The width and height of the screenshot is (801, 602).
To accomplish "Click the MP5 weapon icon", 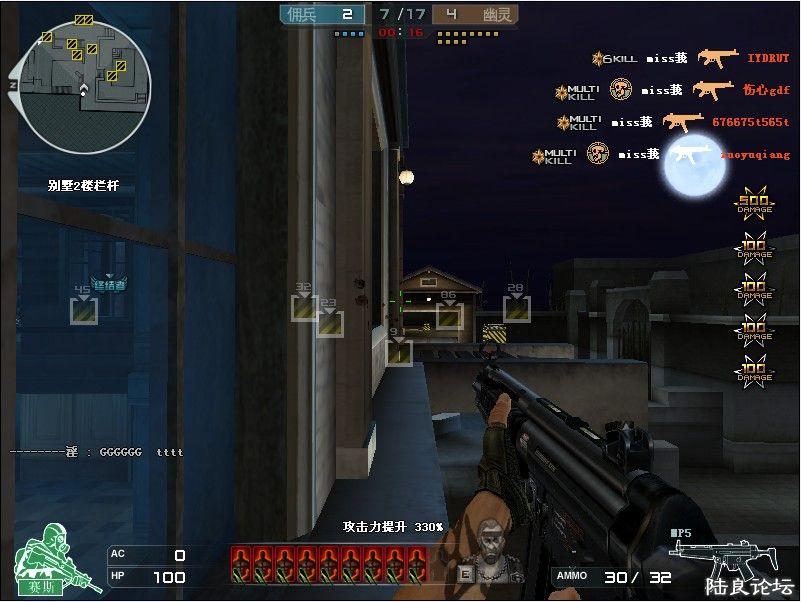I will coord(708,551).
